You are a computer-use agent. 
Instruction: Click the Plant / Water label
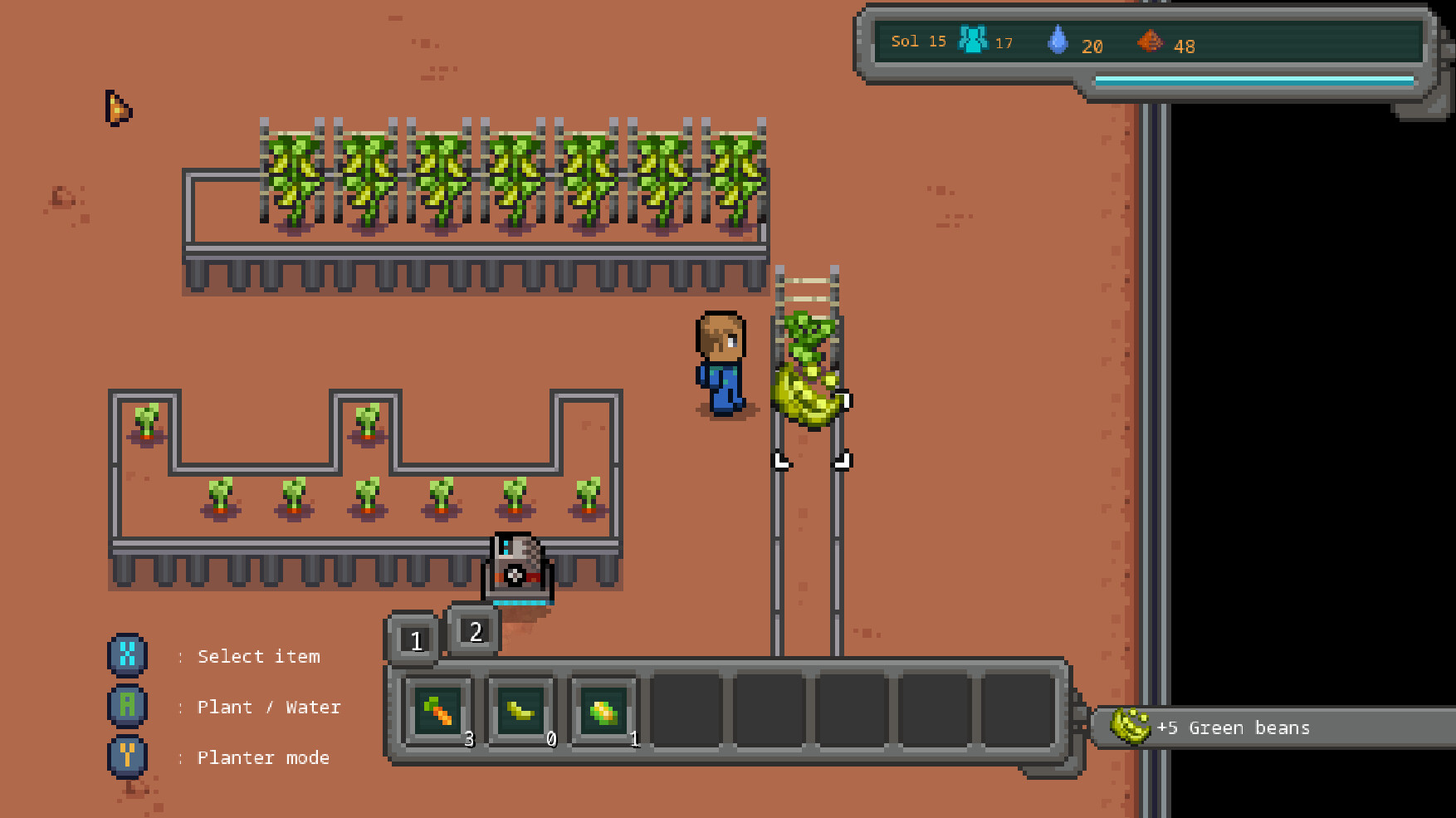[269, 707]
